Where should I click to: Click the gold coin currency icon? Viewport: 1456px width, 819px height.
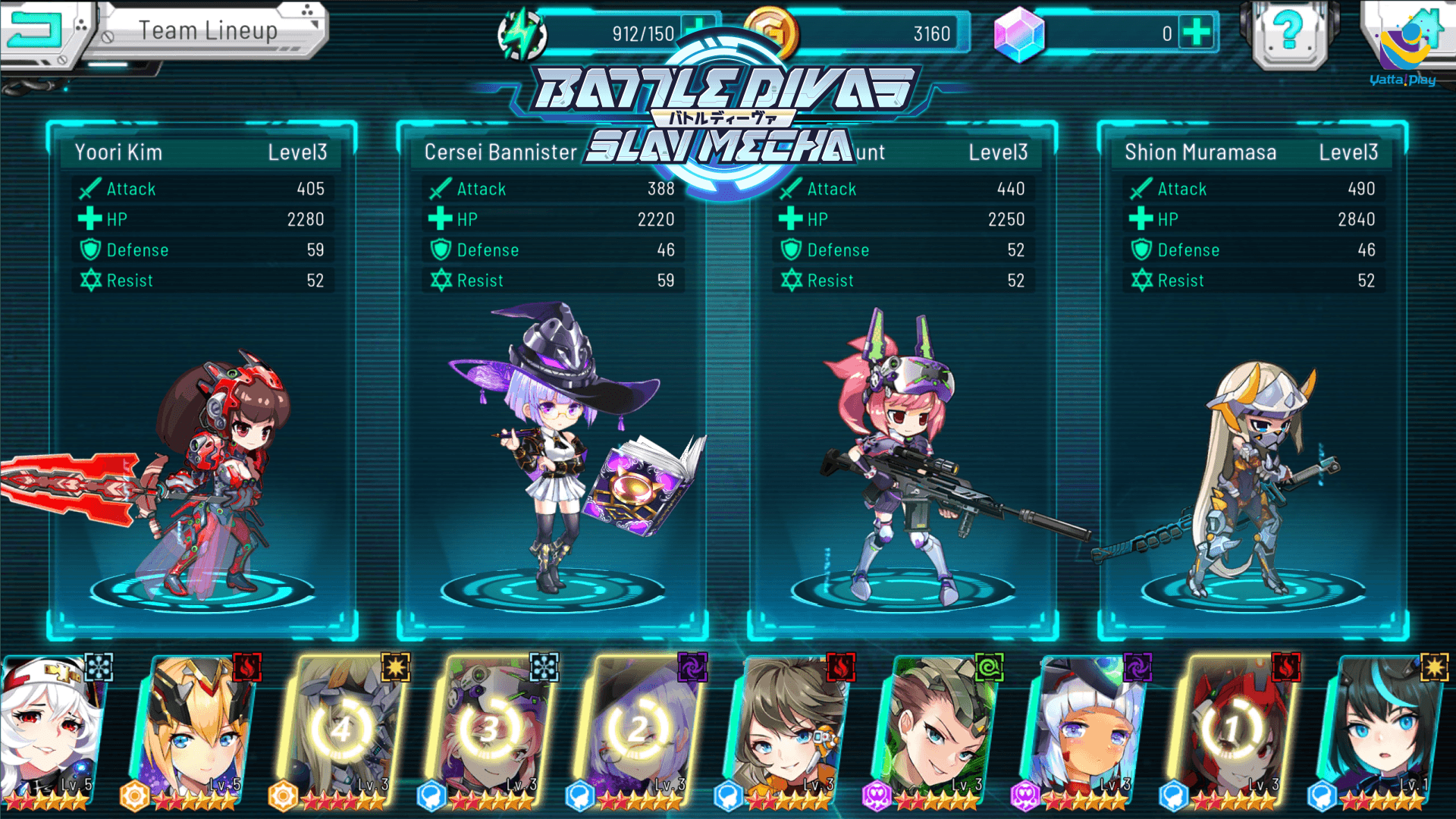770,32
